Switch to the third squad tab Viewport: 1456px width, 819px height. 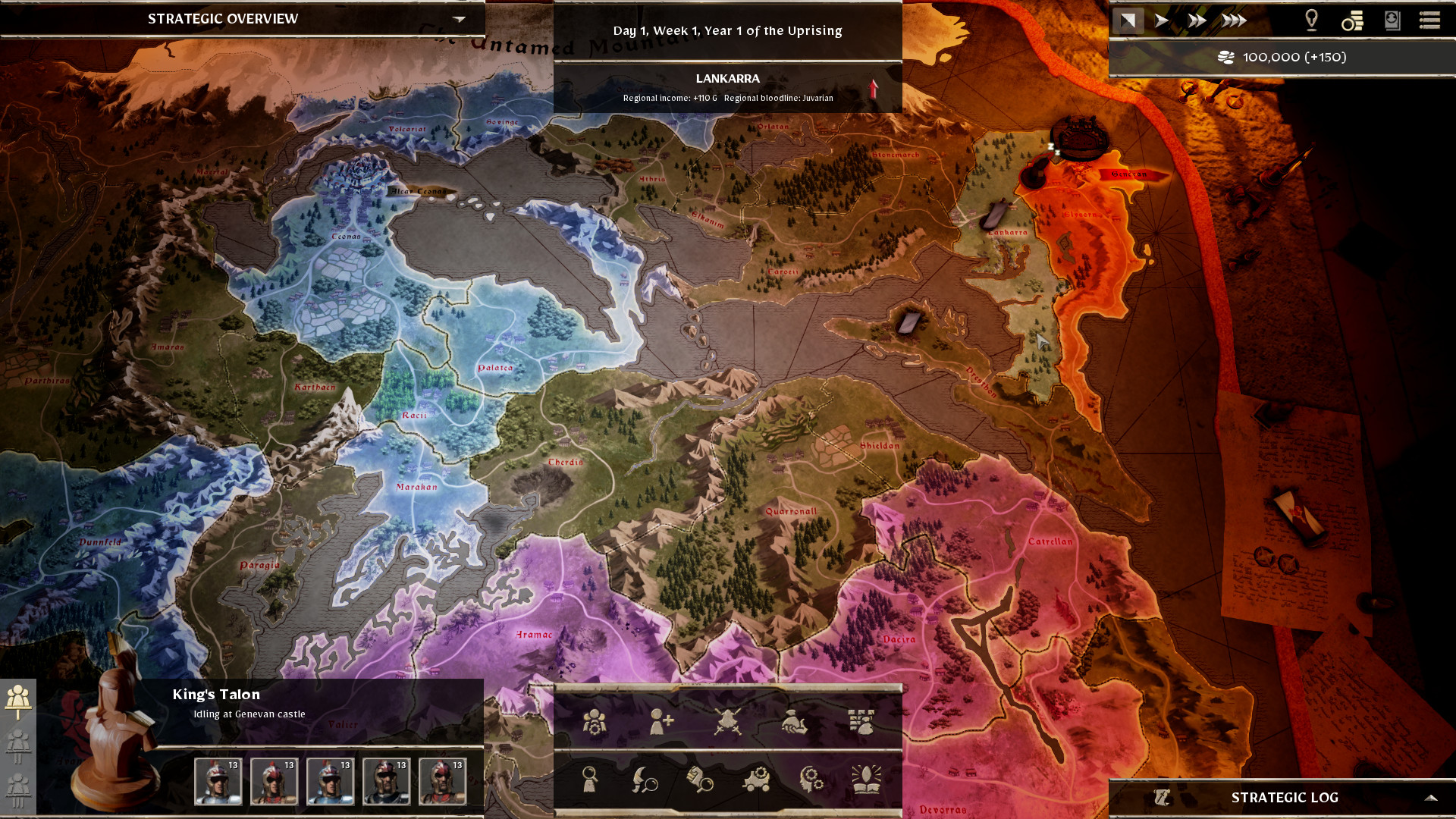pyautogui.click(x=18, y=789)
